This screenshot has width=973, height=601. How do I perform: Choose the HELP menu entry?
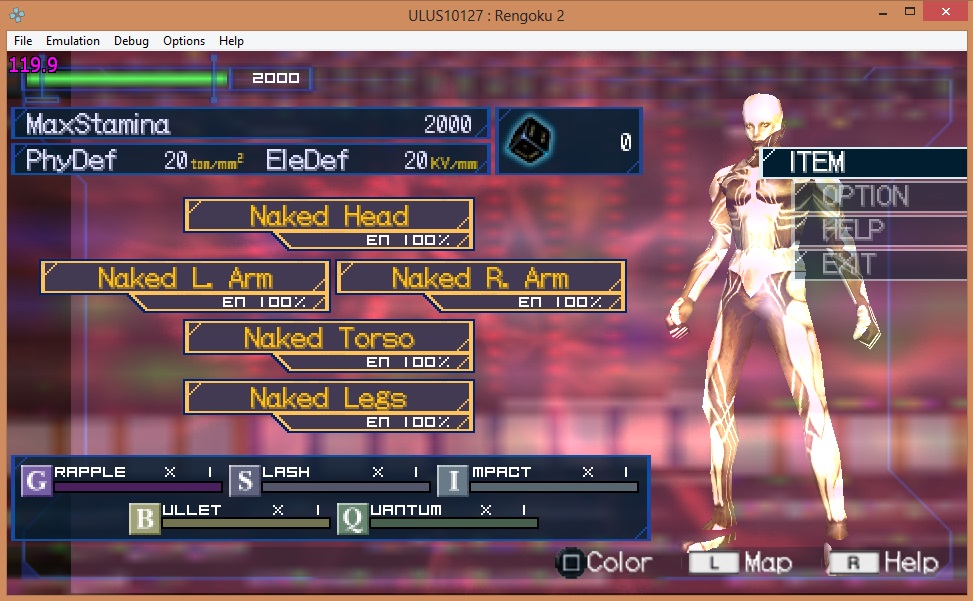pyautogui.click(x=853, y=230)
